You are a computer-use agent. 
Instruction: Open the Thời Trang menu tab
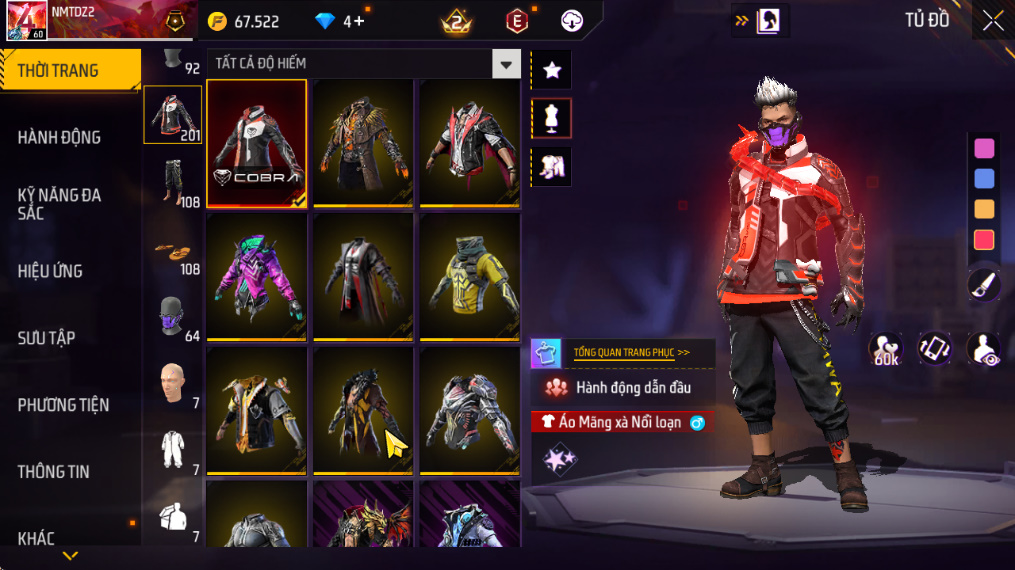coord(70,70)
